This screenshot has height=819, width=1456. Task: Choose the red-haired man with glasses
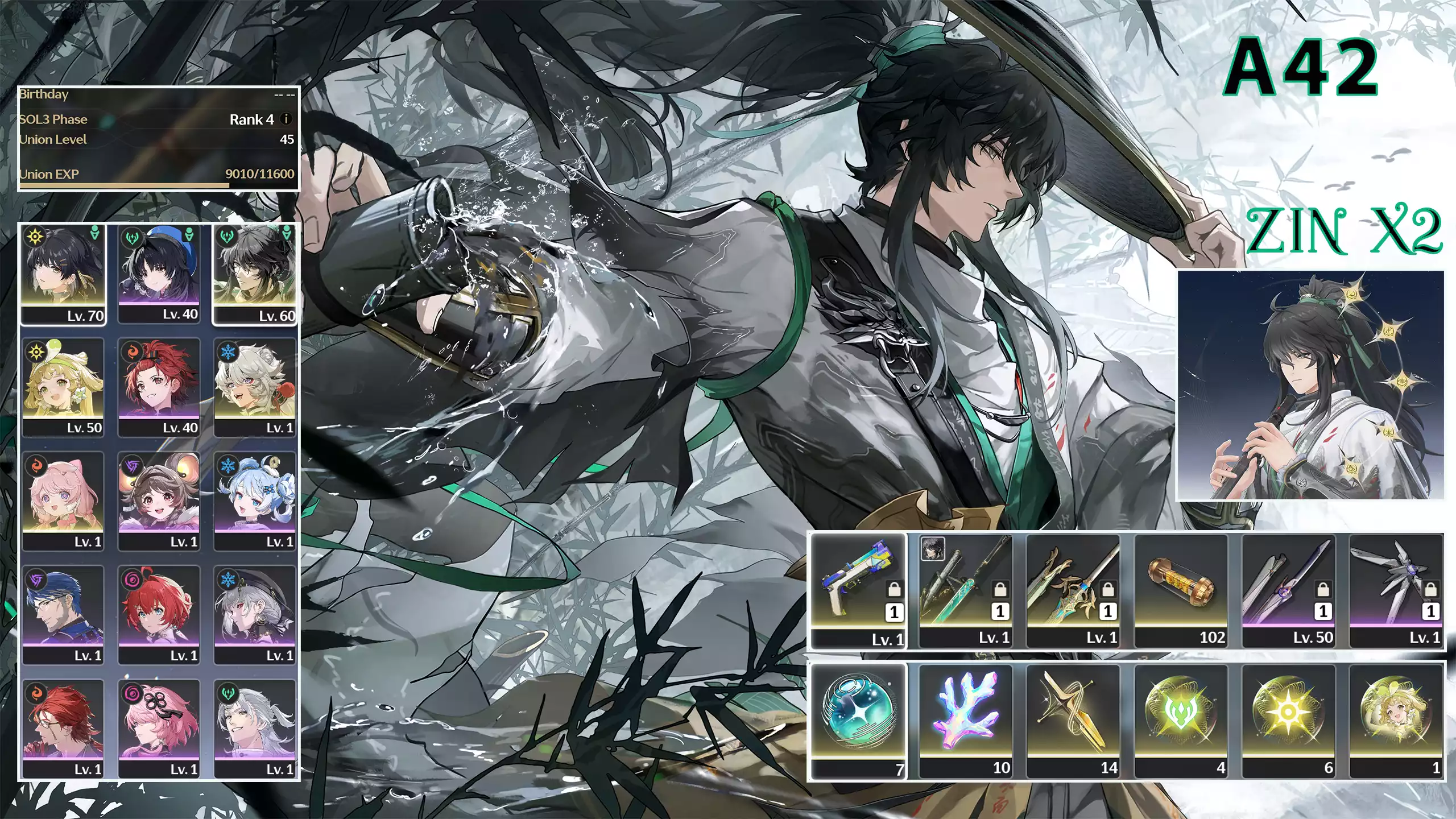(x=63, y=728)
